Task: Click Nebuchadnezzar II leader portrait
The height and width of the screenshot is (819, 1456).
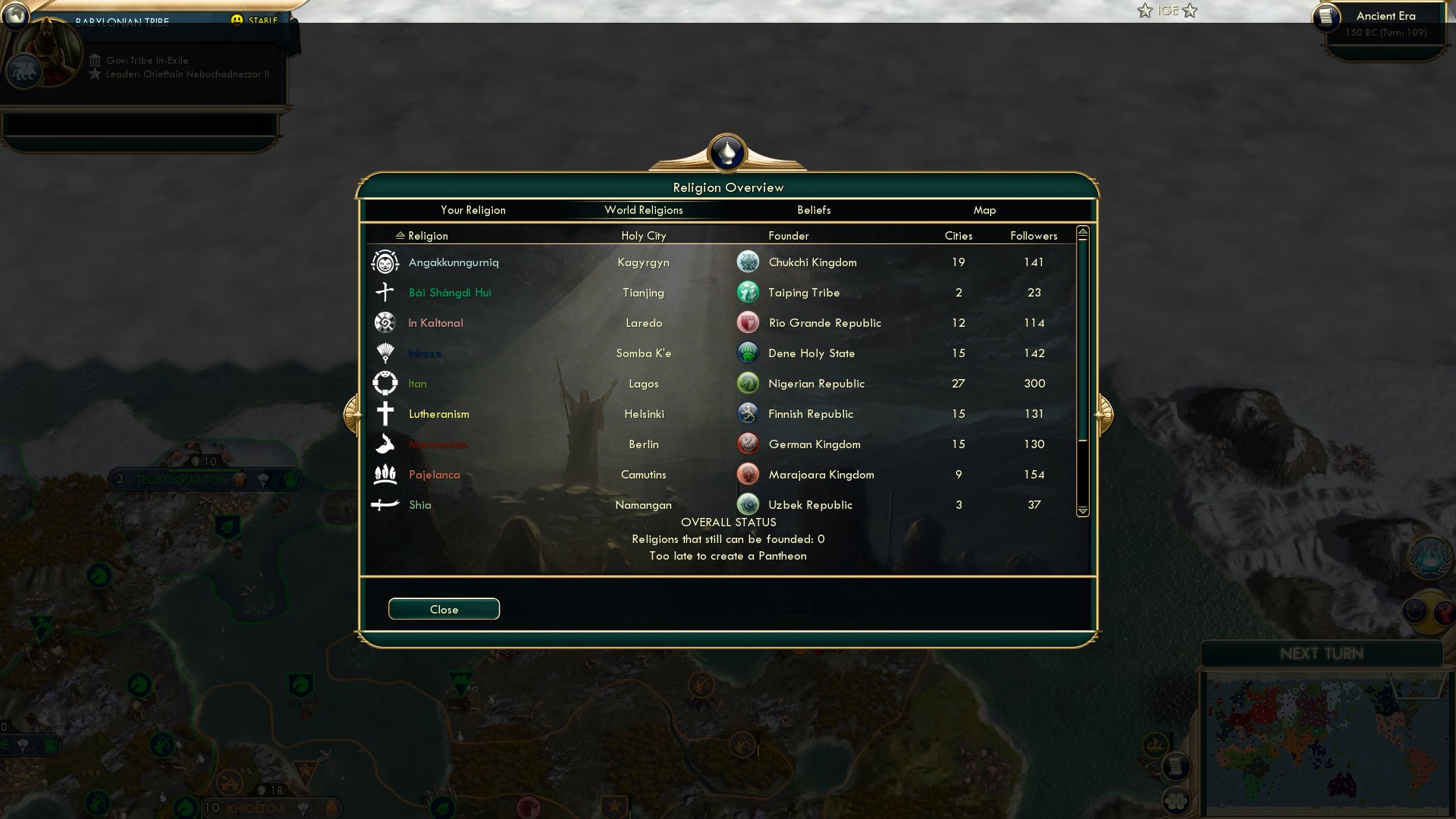Action: click(47, 51)
